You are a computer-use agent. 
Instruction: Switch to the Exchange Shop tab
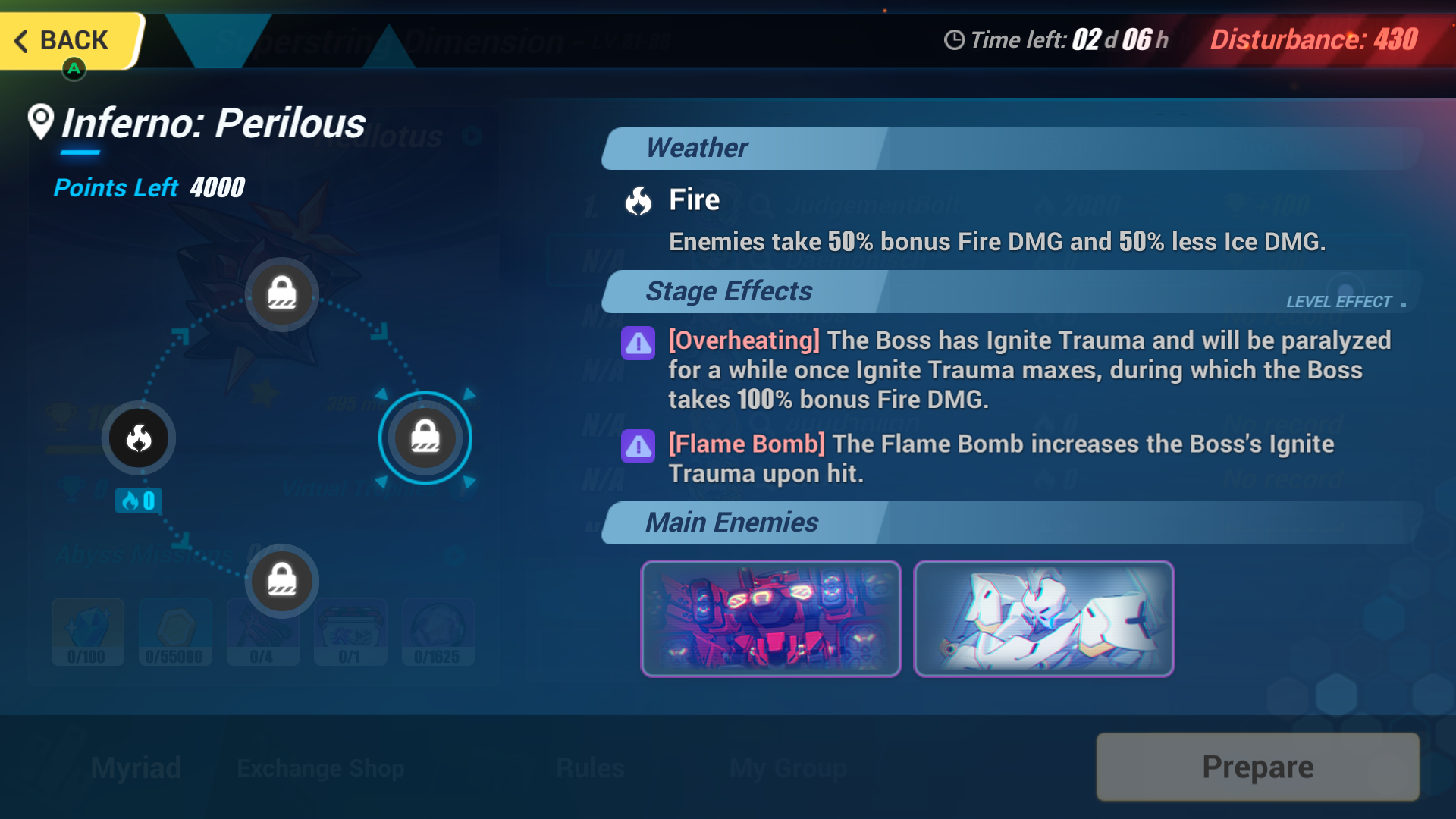coord(321,767)
